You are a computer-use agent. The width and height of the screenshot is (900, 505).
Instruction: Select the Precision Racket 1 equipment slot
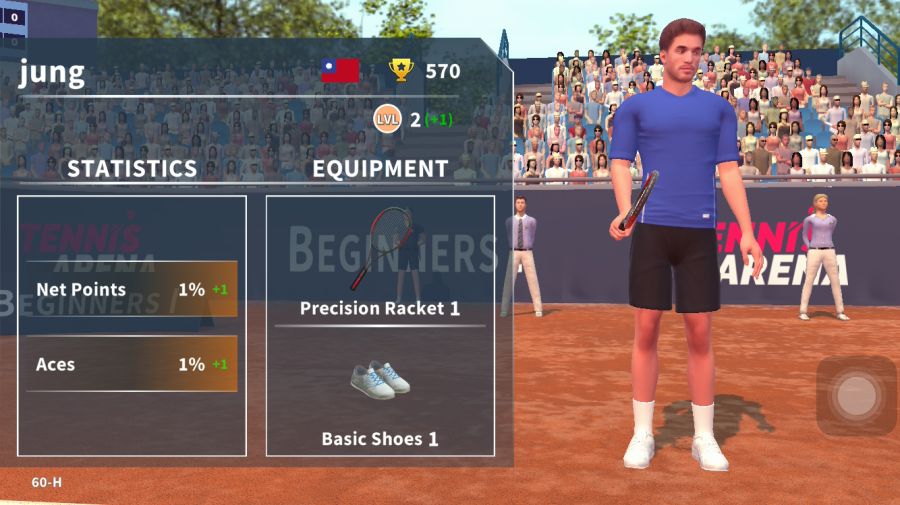click(x=380, y=260)
